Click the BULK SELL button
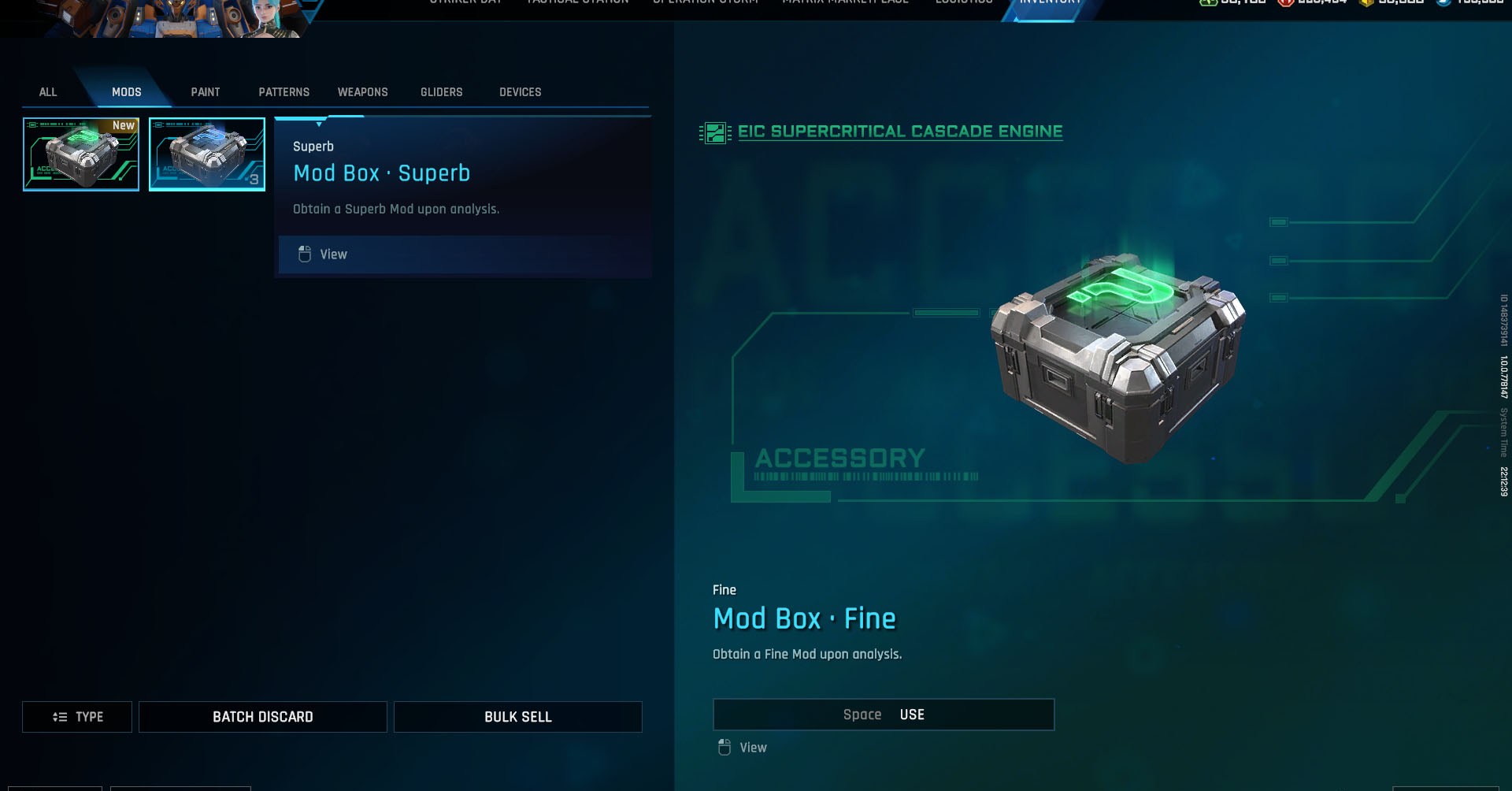Screen dimensions: 1512x791 pos(517,717)
